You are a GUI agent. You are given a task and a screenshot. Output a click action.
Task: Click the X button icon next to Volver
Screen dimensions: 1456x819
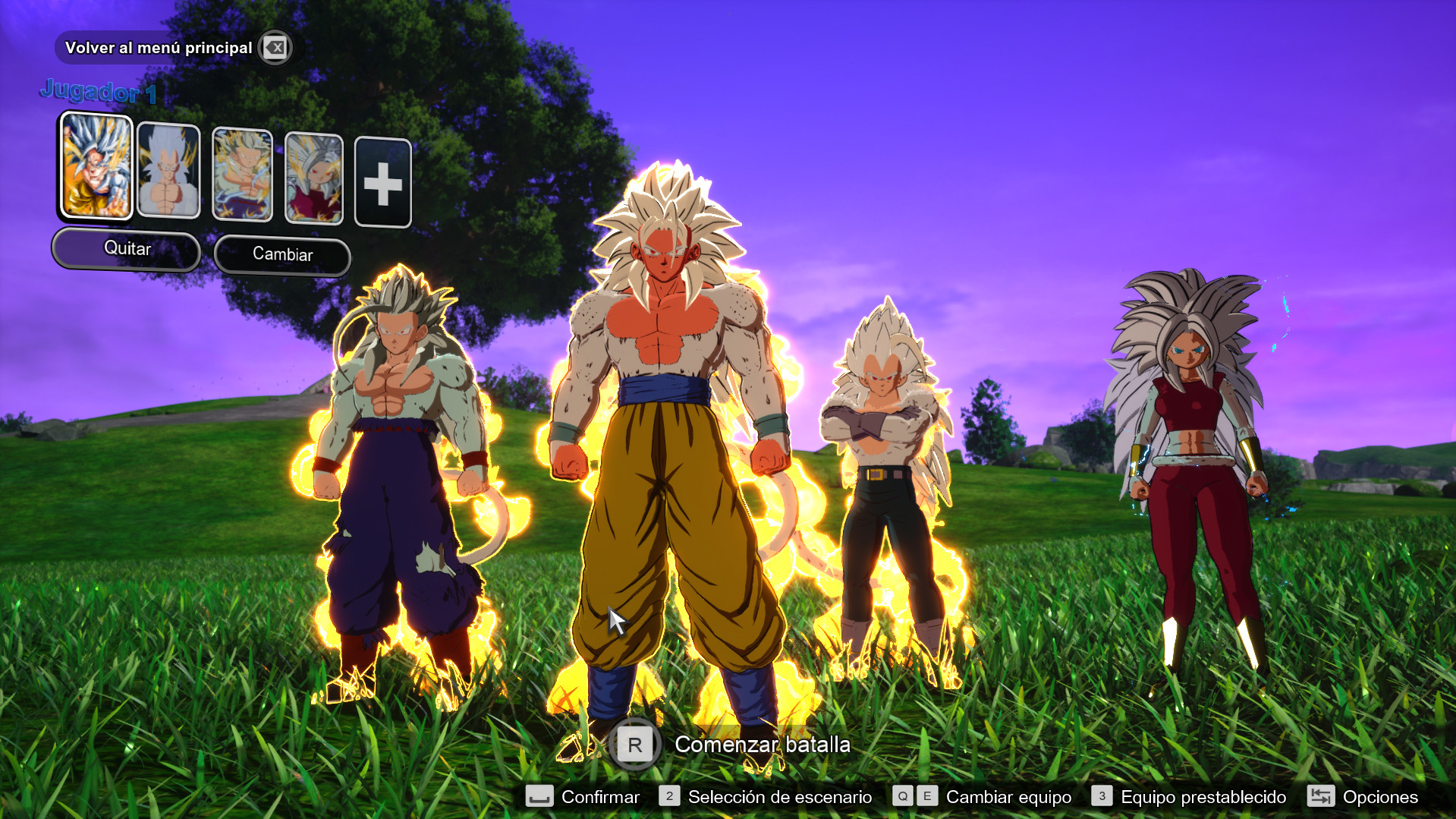tap(276, 47)
